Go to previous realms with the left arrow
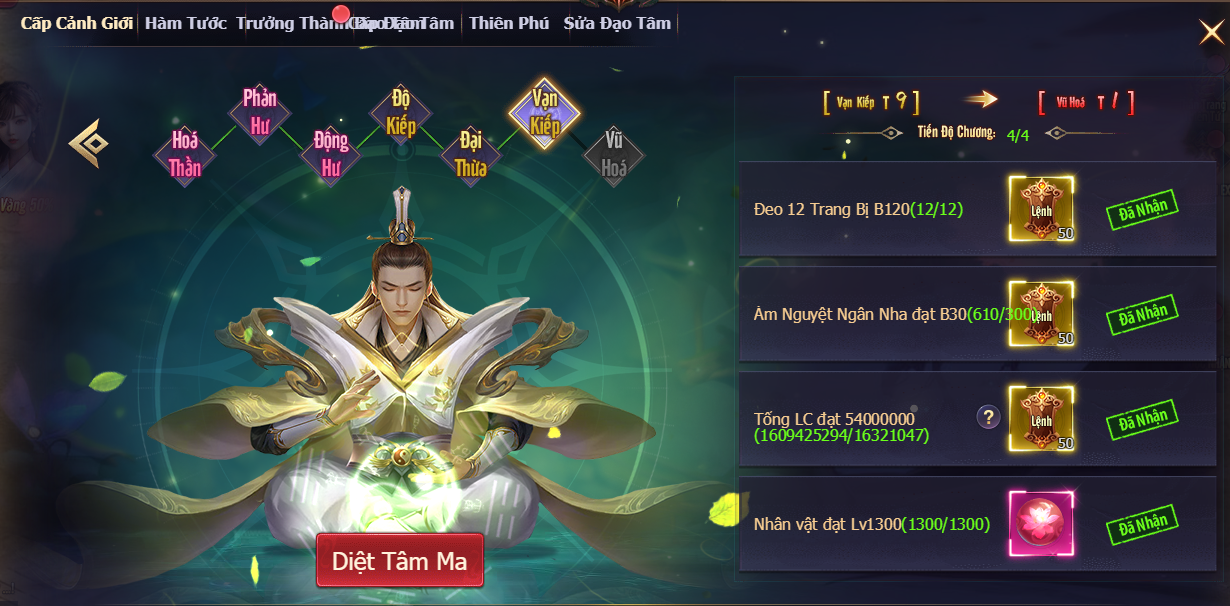 (88, 143)
